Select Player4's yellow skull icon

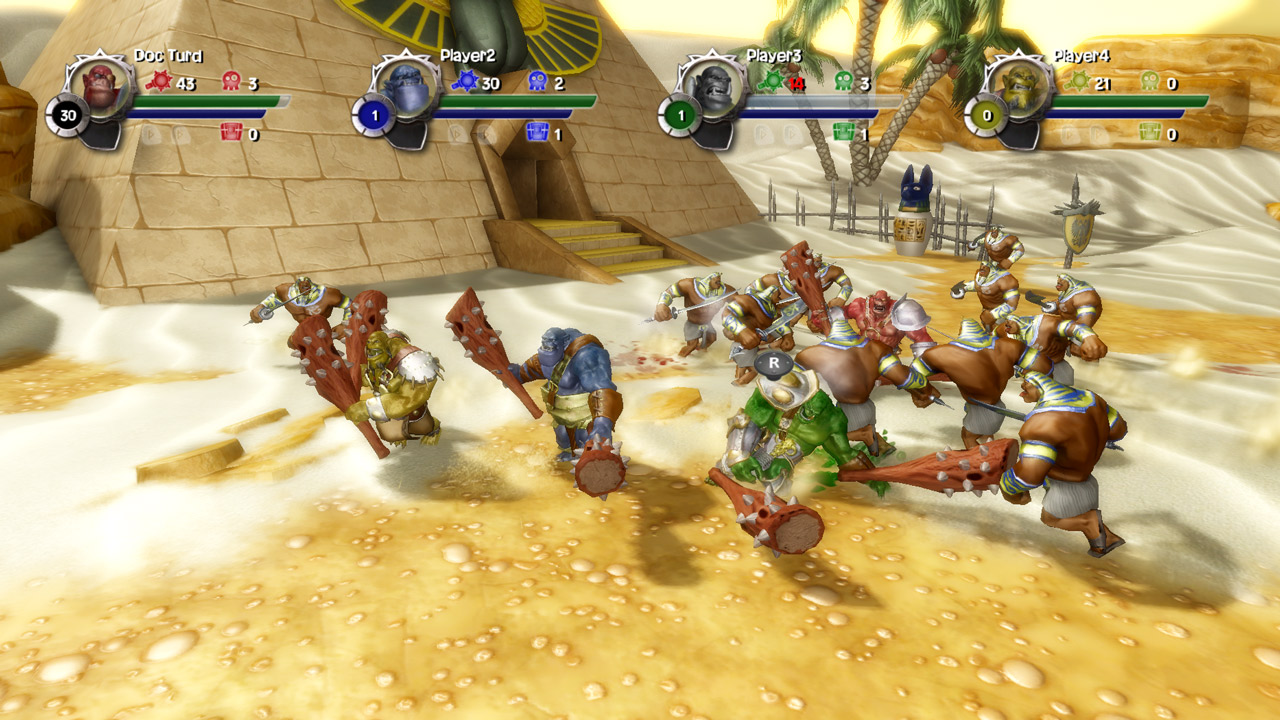pos(1150,82)
